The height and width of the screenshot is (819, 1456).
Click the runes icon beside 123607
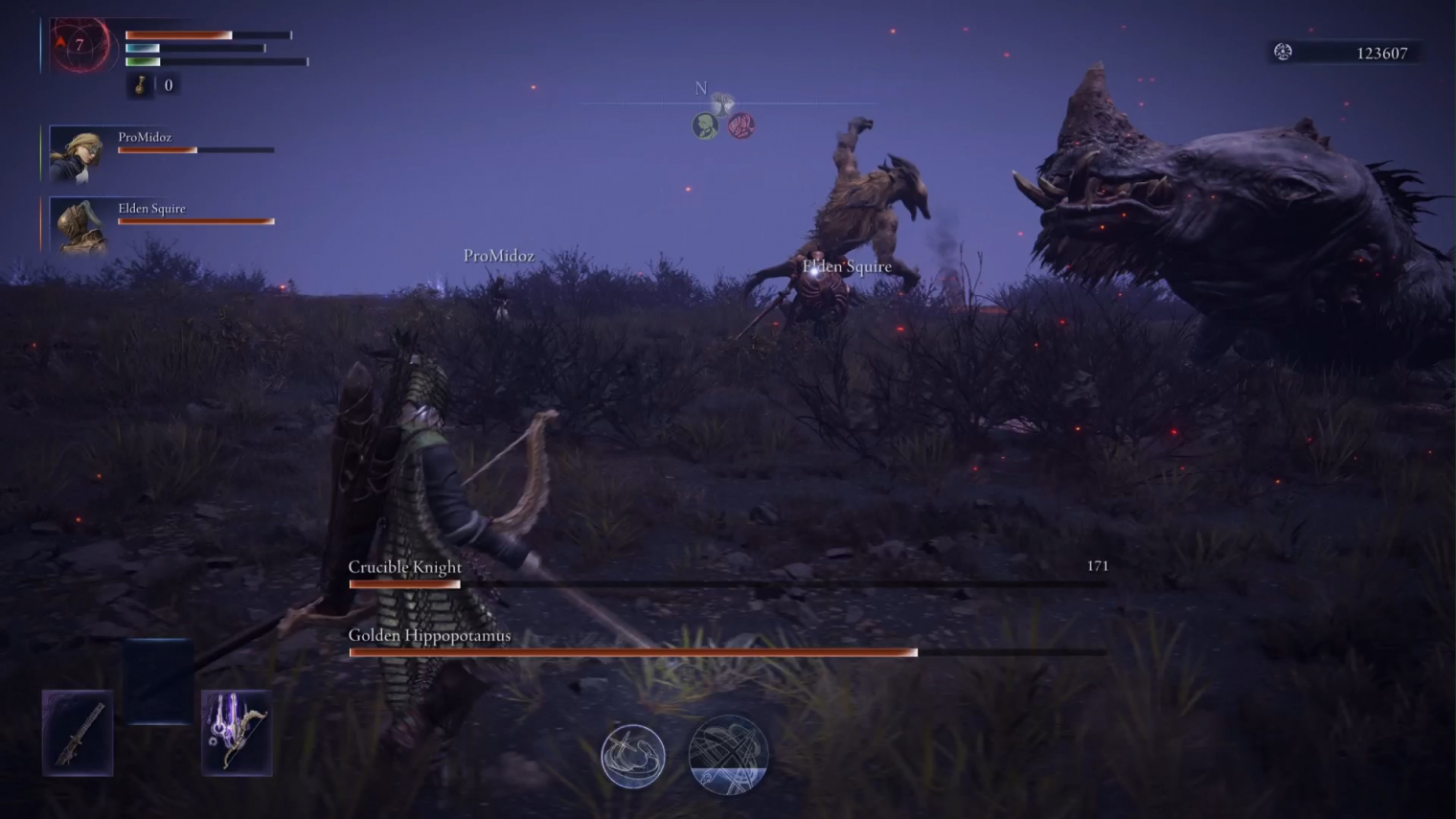coord(1283,53)
